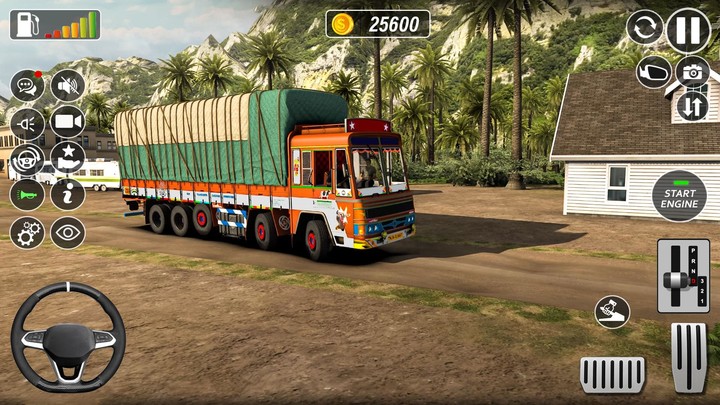Tap the circular arrows reset icon
Image resolution: width=720 pixels, height=405 pixels.
click(x=644, y=28)
